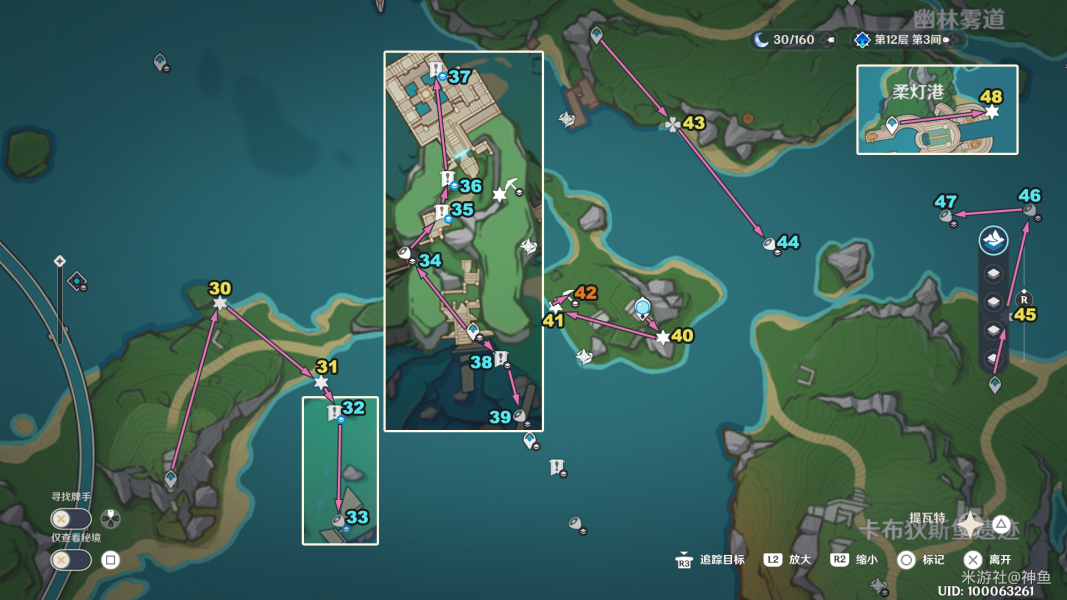Select the clover marker labeled 43
1067x600 pixels.
tap(673, 125)
